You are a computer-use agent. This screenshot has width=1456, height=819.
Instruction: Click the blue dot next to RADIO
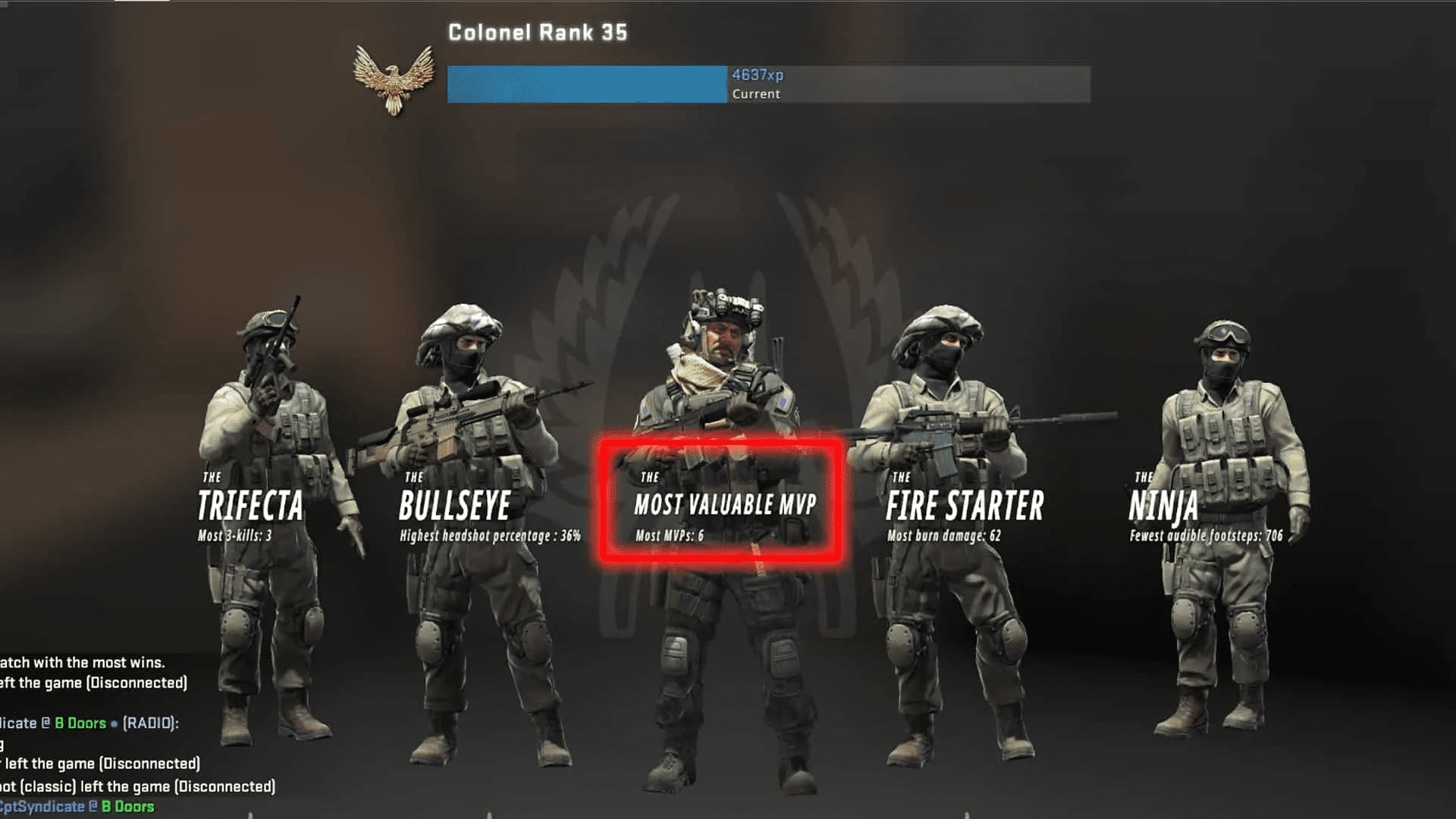click(115, 723)
